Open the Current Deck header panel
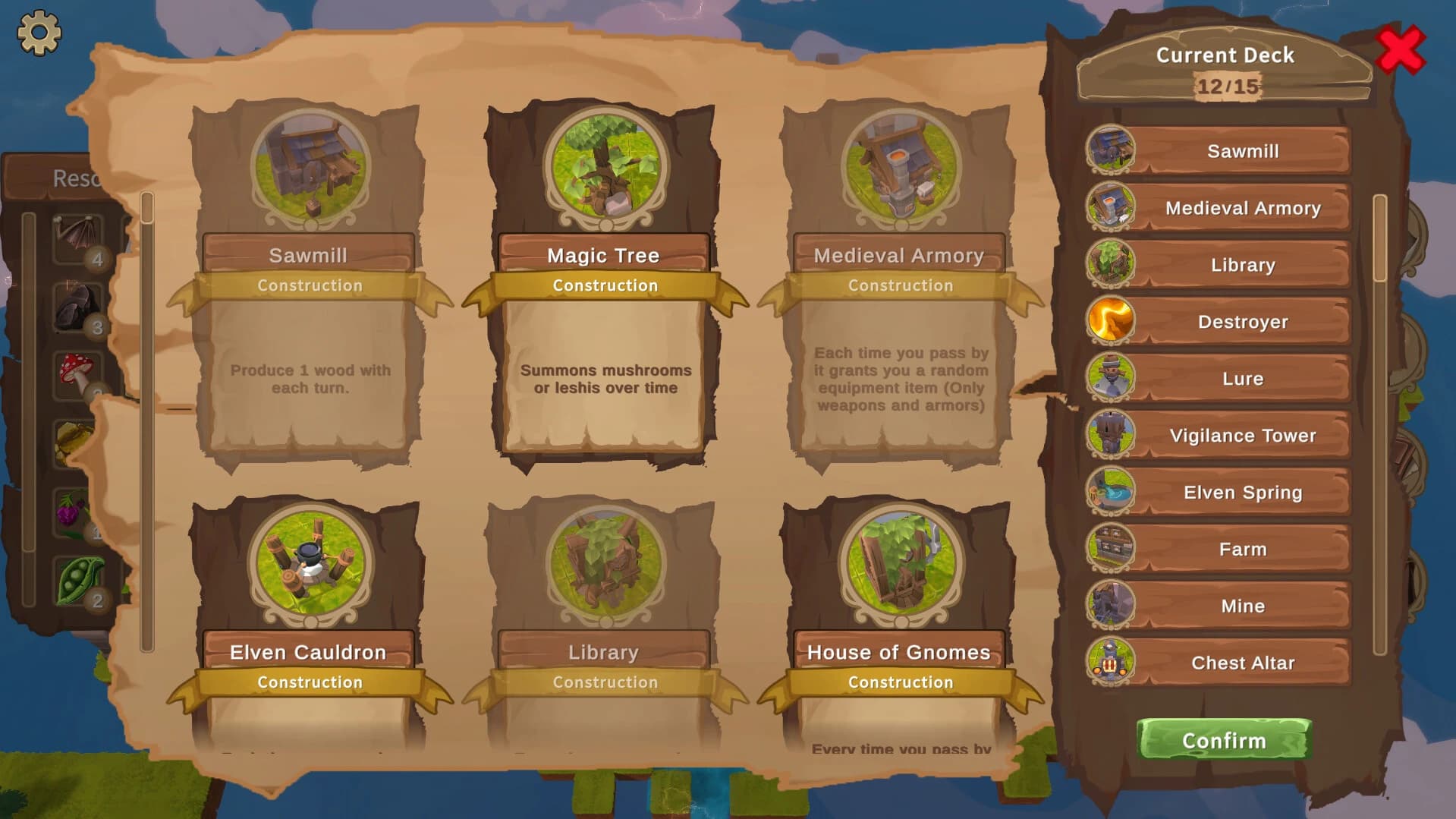The image size is (1456, 819). (1223, 54)
